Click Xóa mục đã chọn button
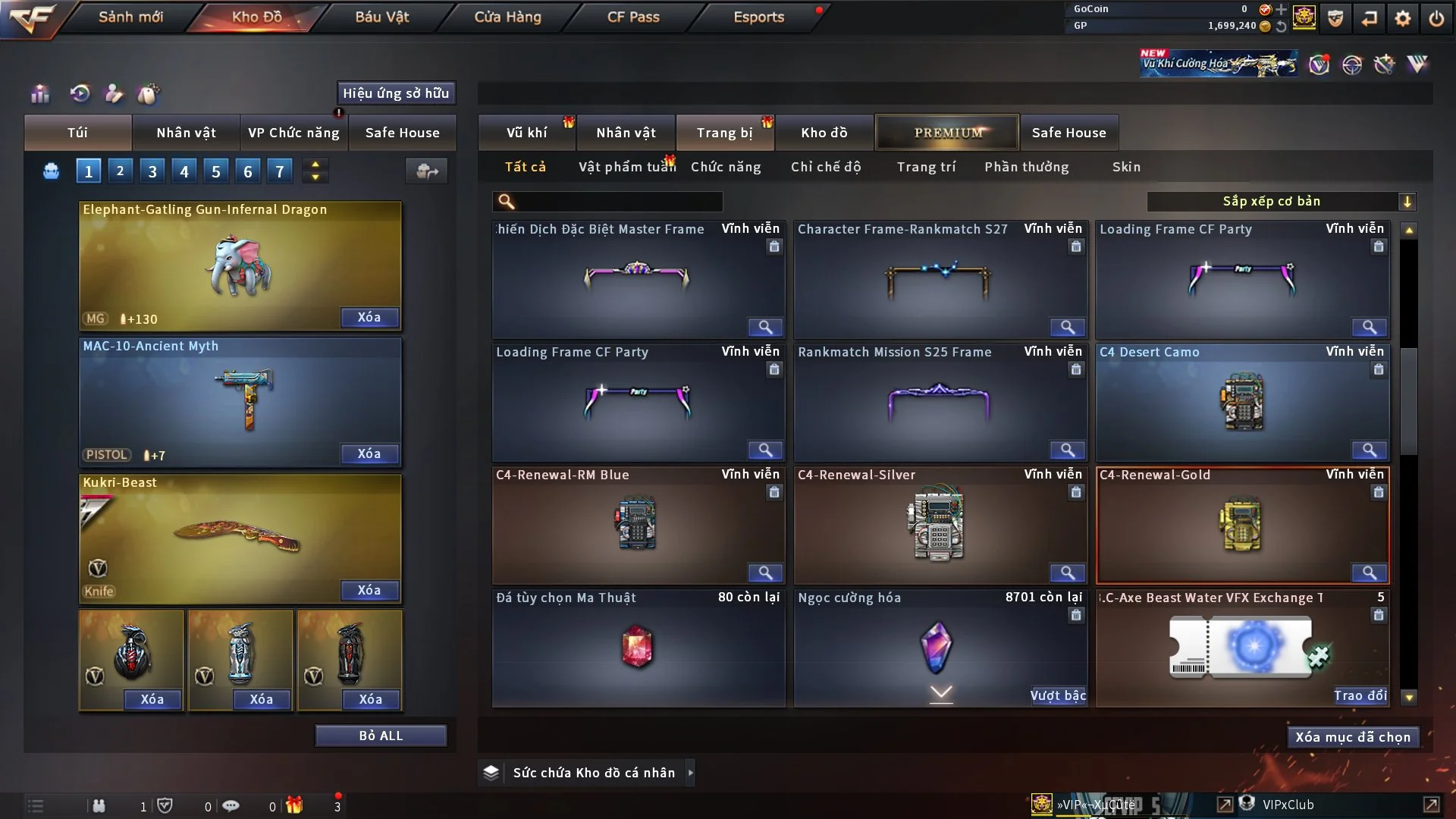 1353,737
